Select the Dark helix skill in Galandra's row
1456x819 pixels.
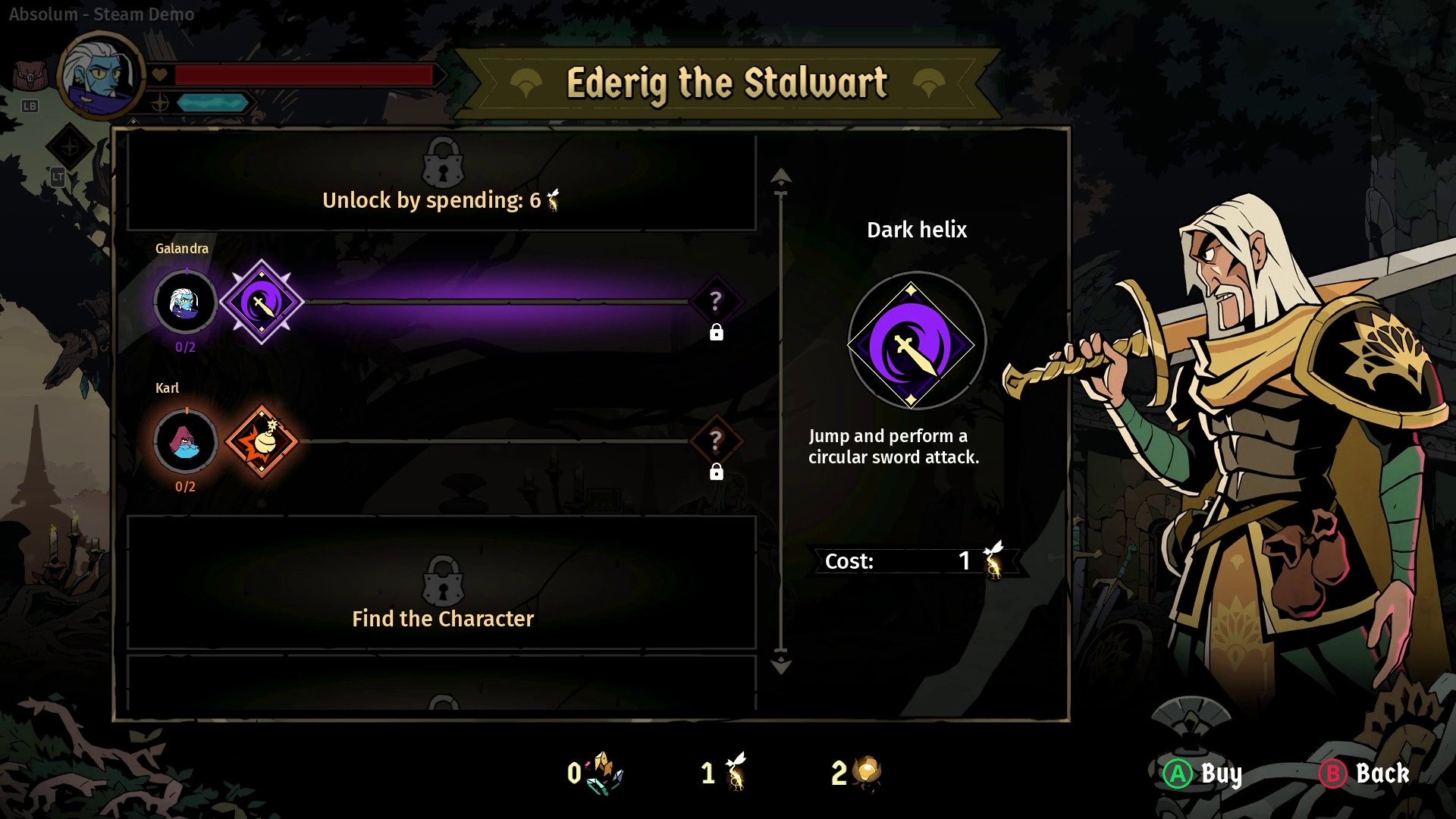[262, 302]
